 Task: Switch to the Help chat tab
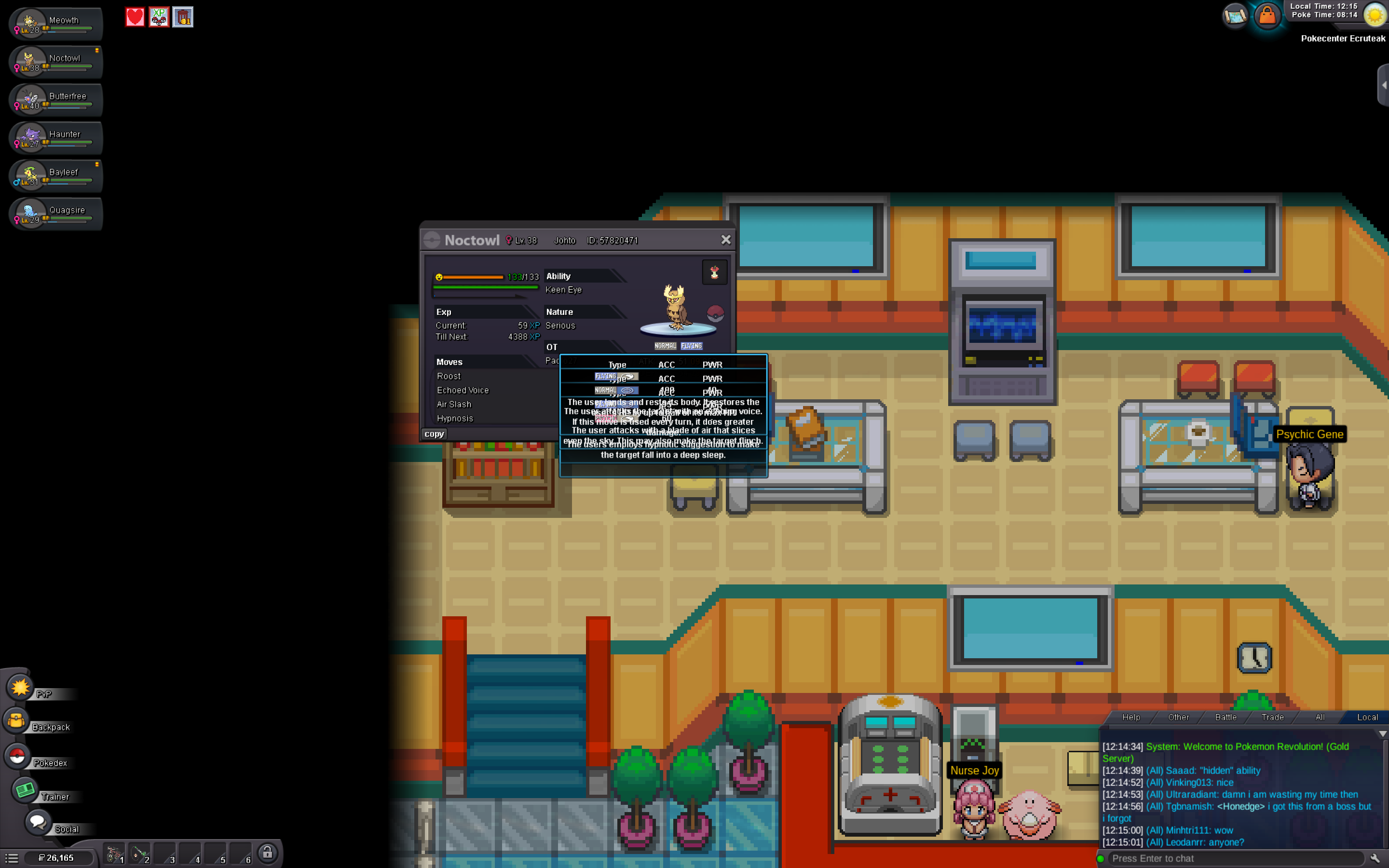[1130, 717]
